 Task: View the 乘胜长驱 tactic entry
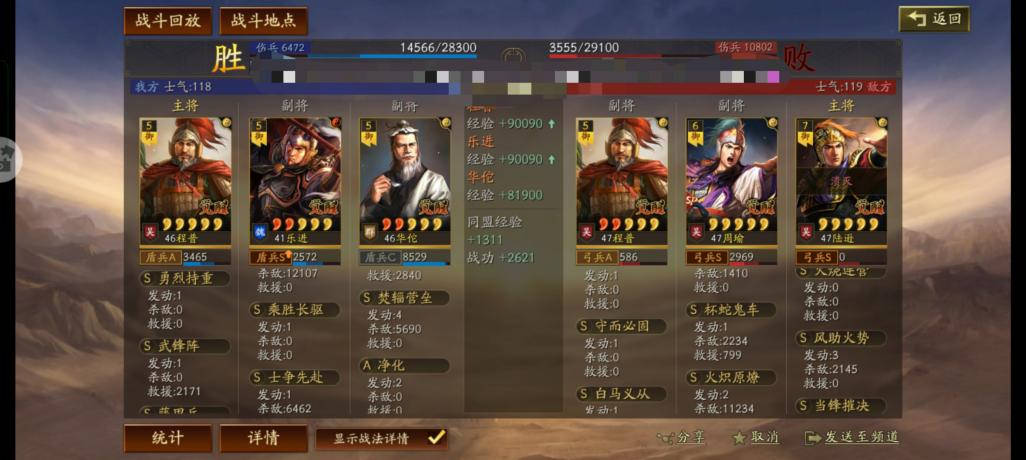295,310
